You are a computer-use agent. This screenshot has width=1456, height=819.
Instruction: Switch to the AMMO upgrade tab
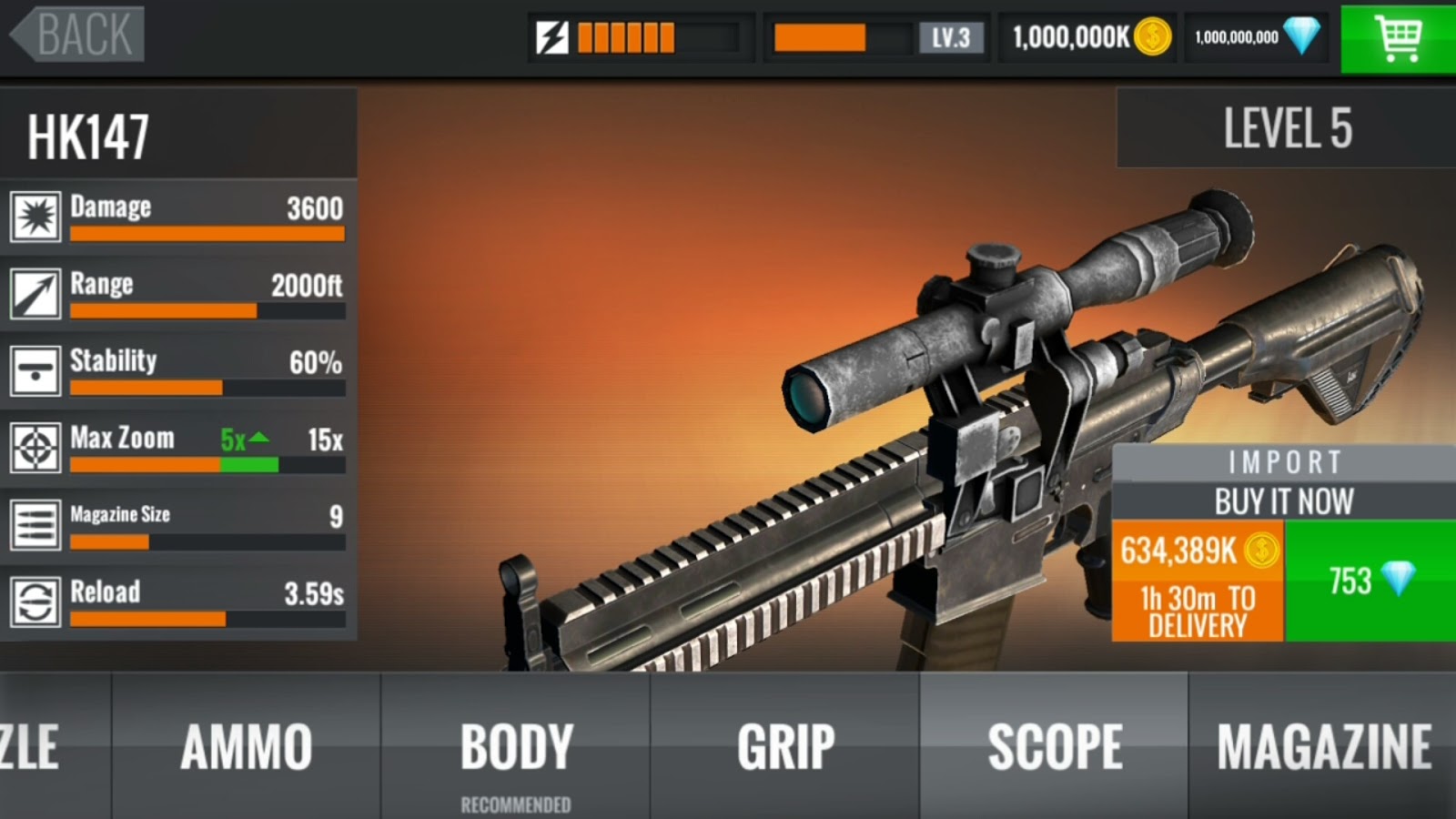(246, 746)
